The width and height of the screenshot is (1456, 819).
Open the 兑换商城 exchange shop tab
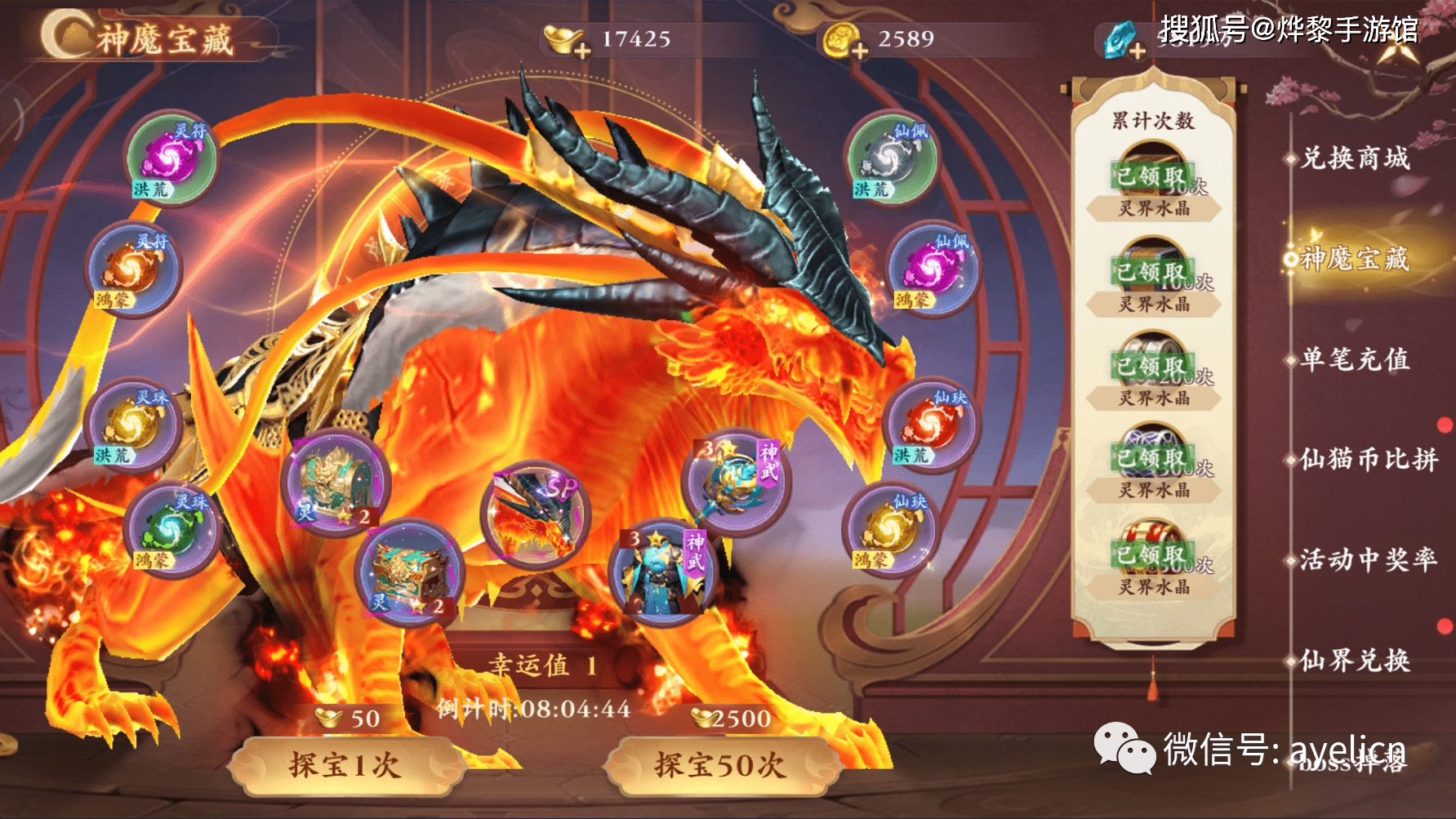(x=1355, y=158)
